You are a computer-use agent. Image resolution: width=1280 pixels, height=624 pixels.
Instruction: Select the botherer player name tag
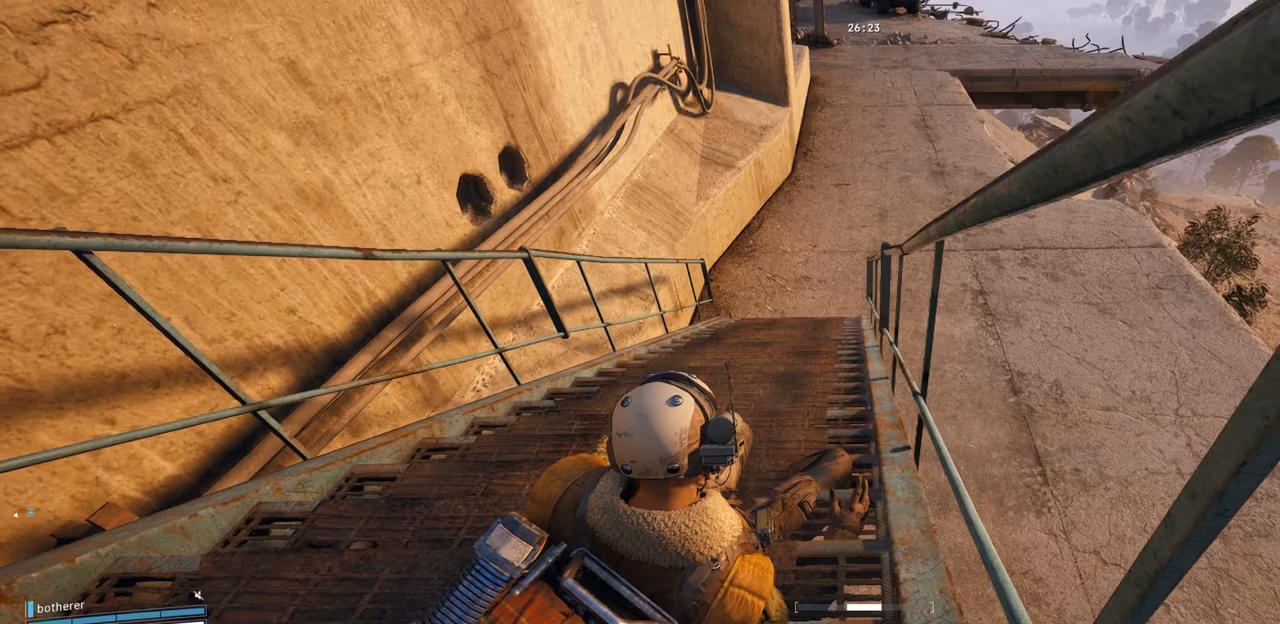(x=60, y=607)
